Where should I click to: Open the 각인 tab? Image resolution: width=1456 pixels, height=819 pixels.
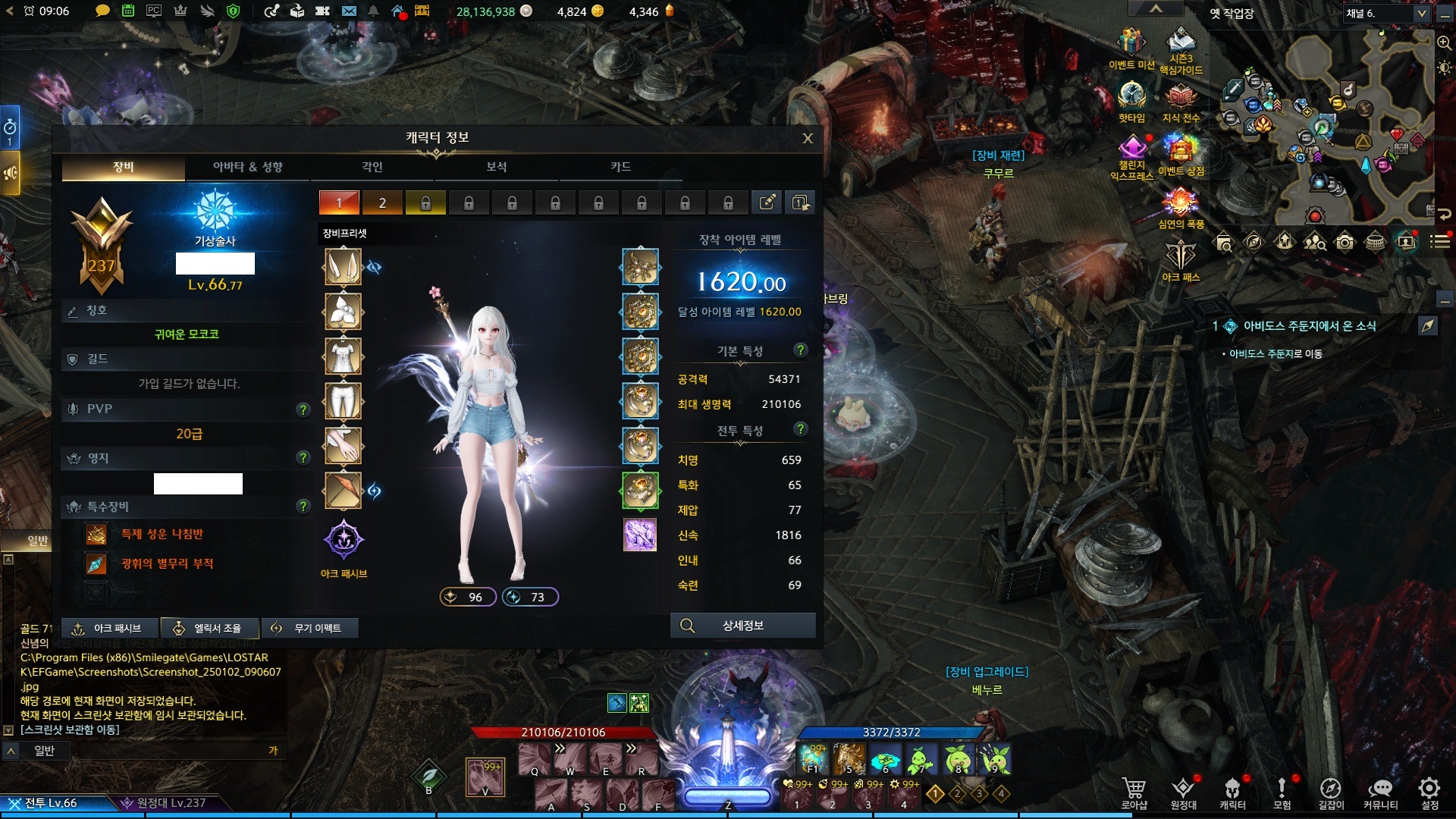372,167
